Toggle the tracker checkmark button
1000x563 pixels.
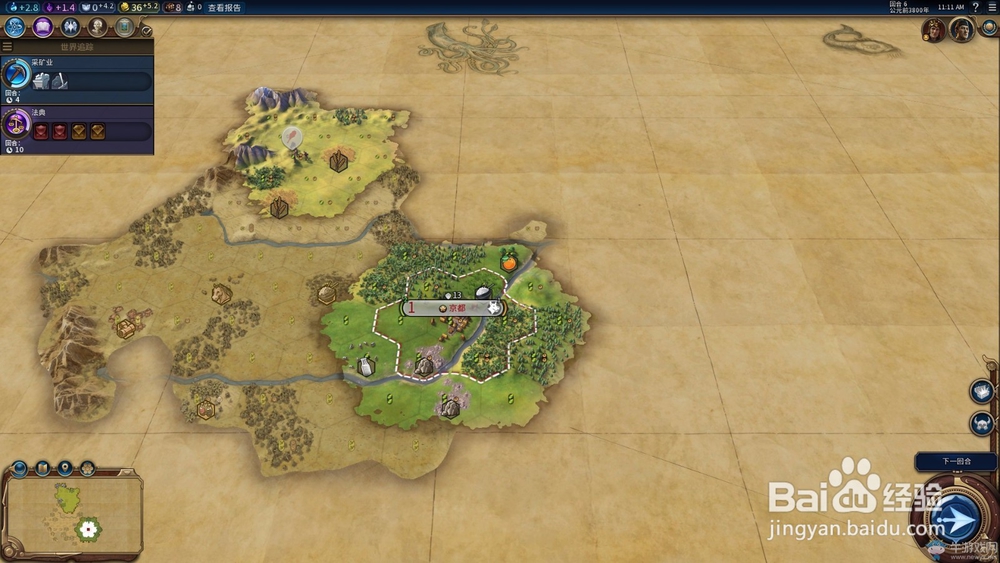coord(147,32)
